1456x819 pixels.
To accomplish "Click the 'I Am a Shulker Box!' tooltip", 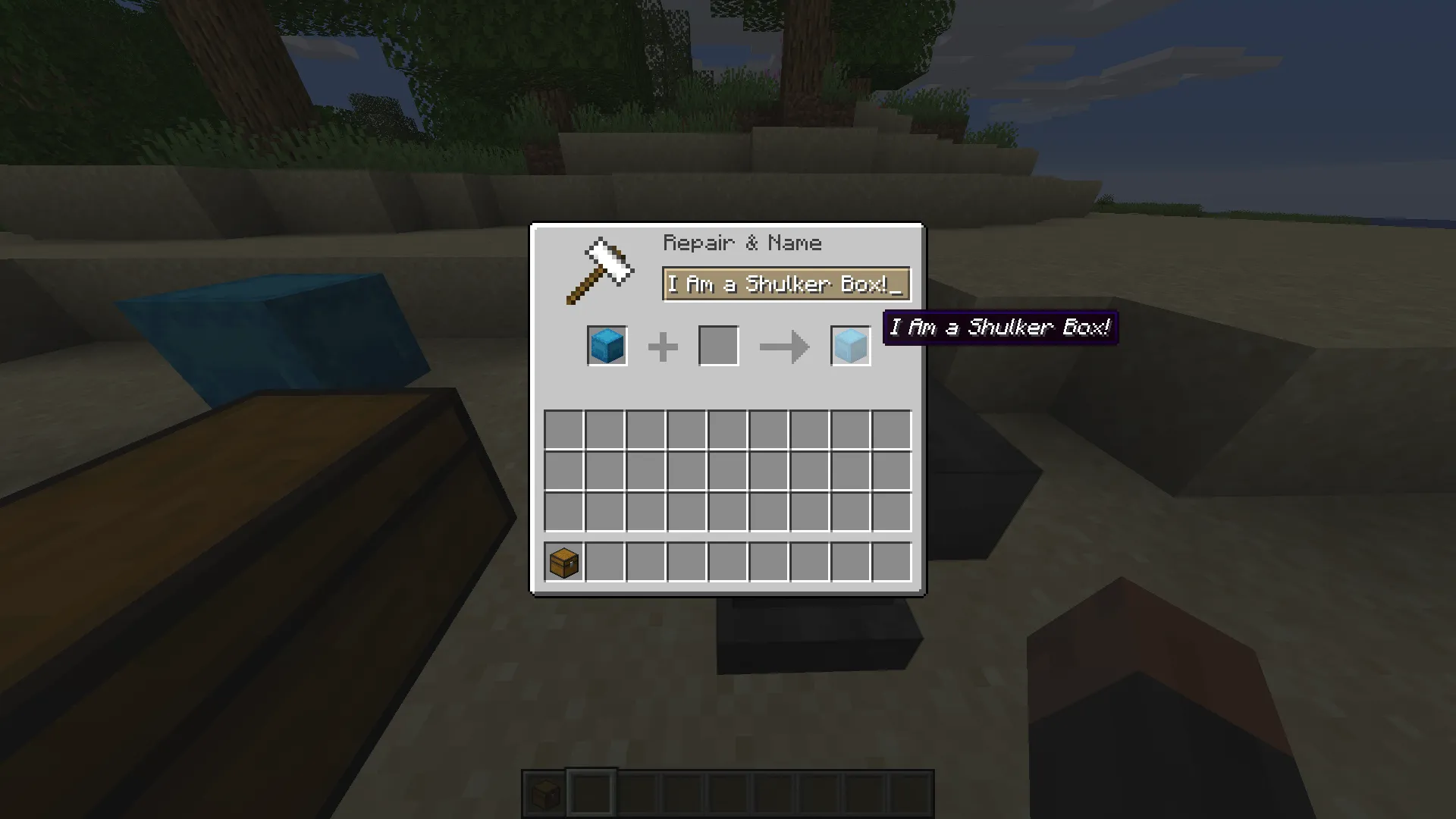I will (x=999, y=328).
